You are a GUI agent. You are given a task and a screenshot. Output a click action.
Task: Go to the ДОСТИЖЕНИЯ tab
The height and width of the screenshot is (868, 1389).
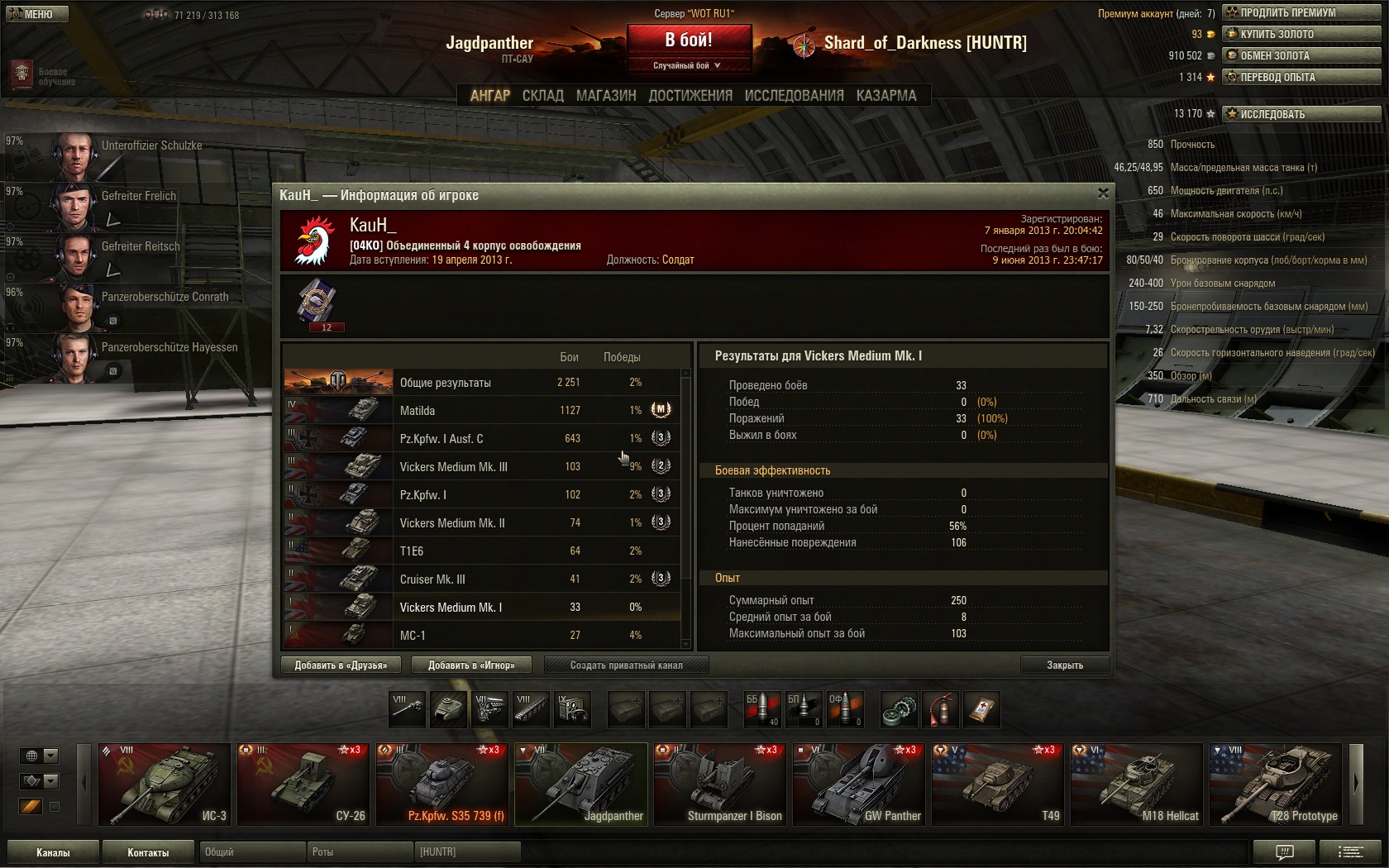click(x=690, y=96)
